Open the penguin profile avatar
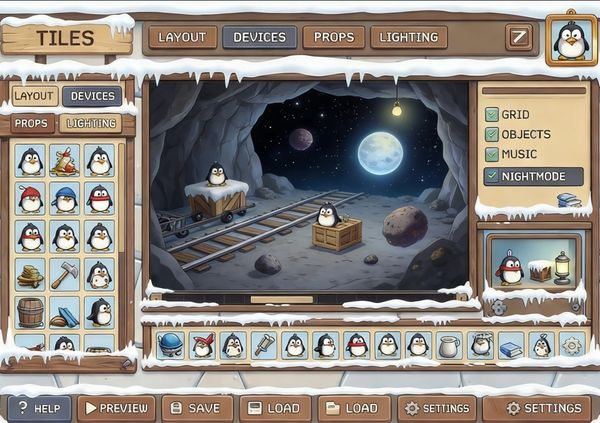The width and height of the screenshot is (600, 423). (x=571, y=41)
